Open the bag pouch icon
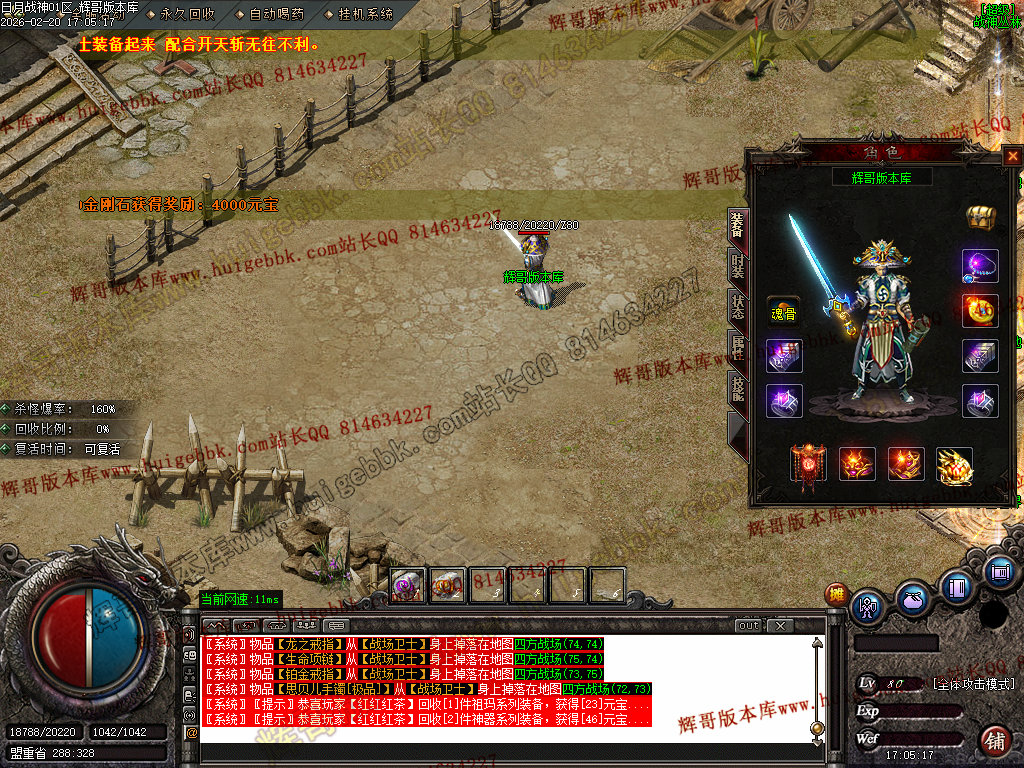This screenshot has height=768, width=1024. [912, 601]
